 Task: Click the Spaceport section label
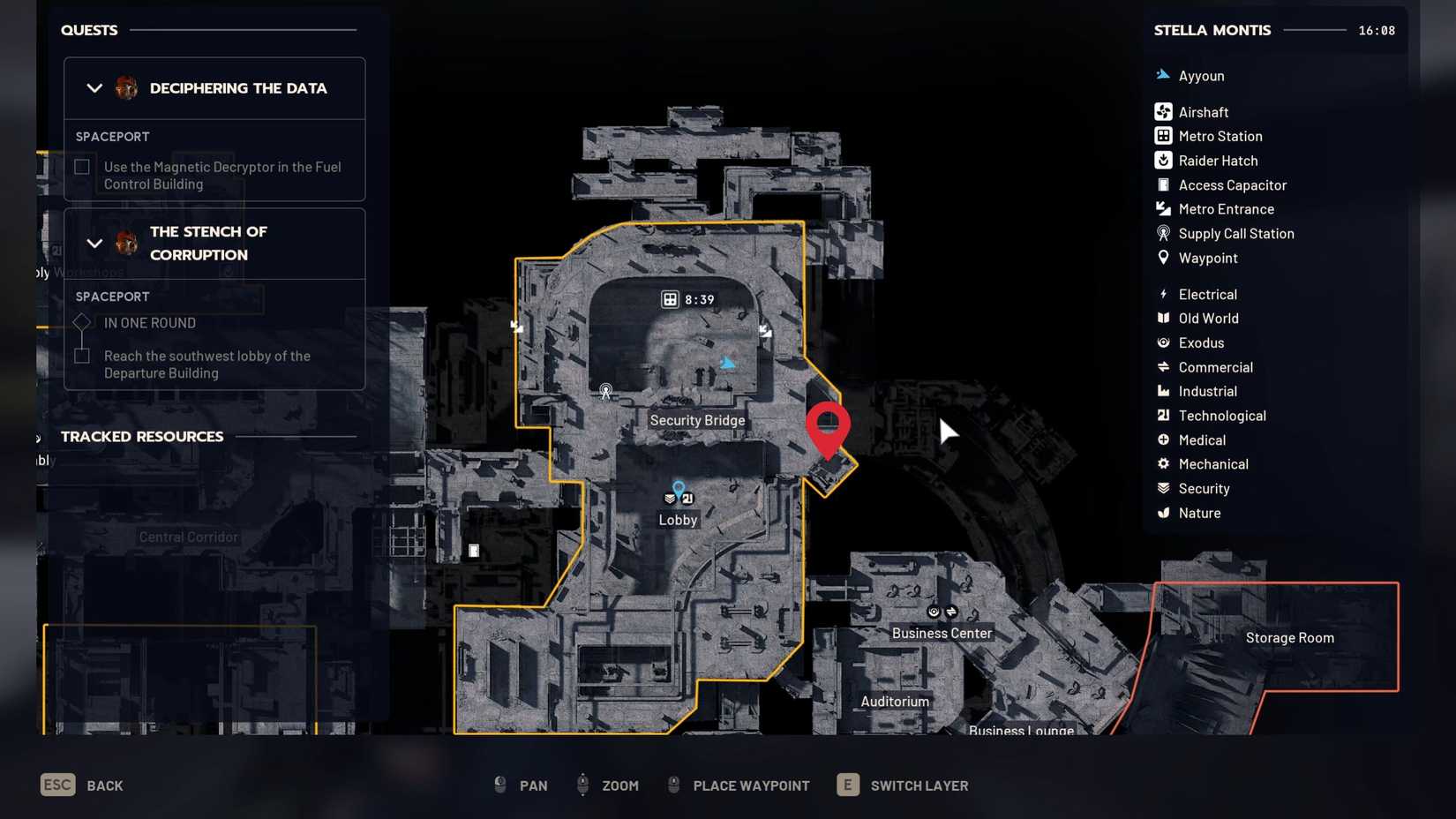[x=111, y=136]
